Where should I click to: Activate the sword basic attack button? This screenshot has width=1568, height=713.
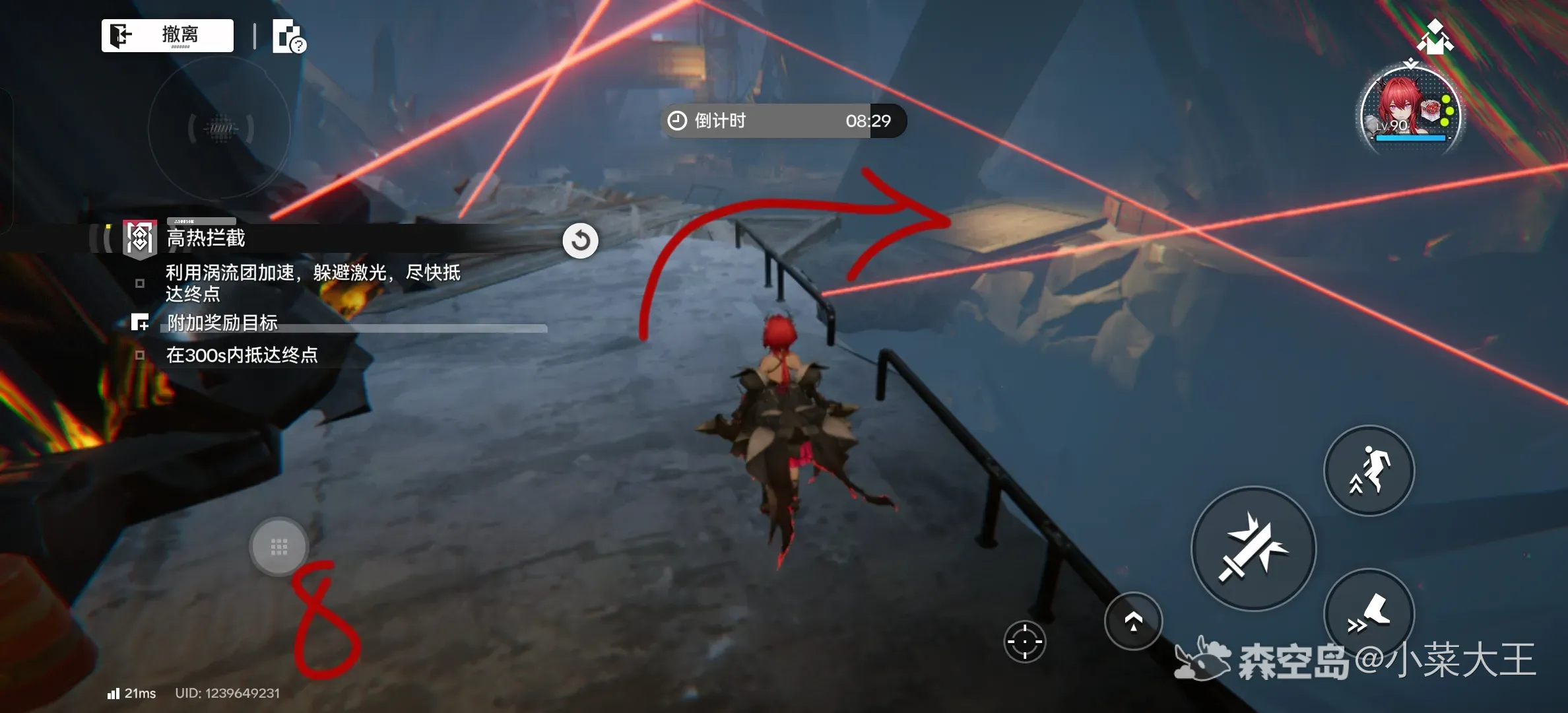click(x=1253, y=548)
